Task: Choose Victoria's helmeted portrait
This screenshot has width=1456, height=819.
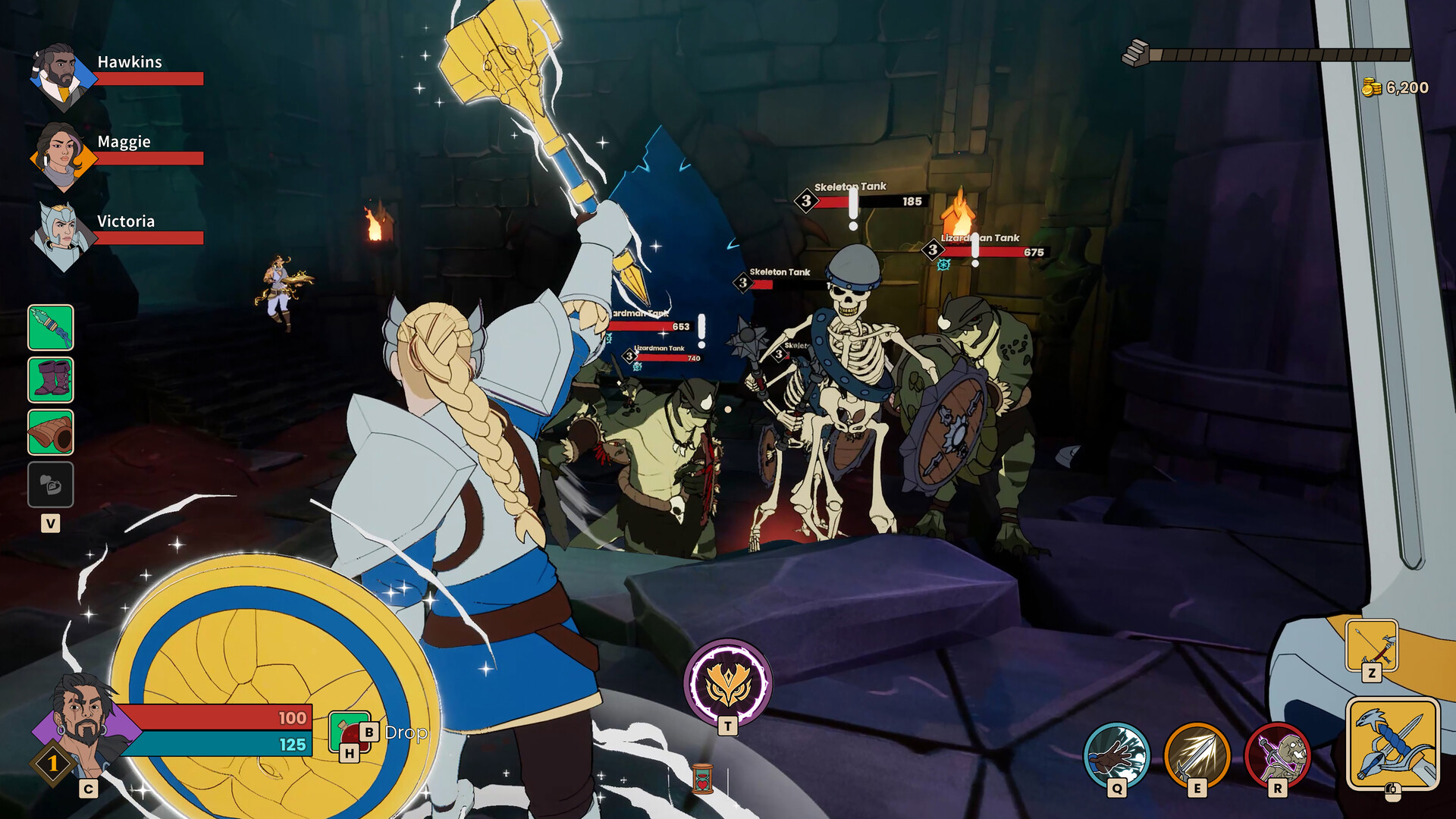Action: (x=61, y=235)
